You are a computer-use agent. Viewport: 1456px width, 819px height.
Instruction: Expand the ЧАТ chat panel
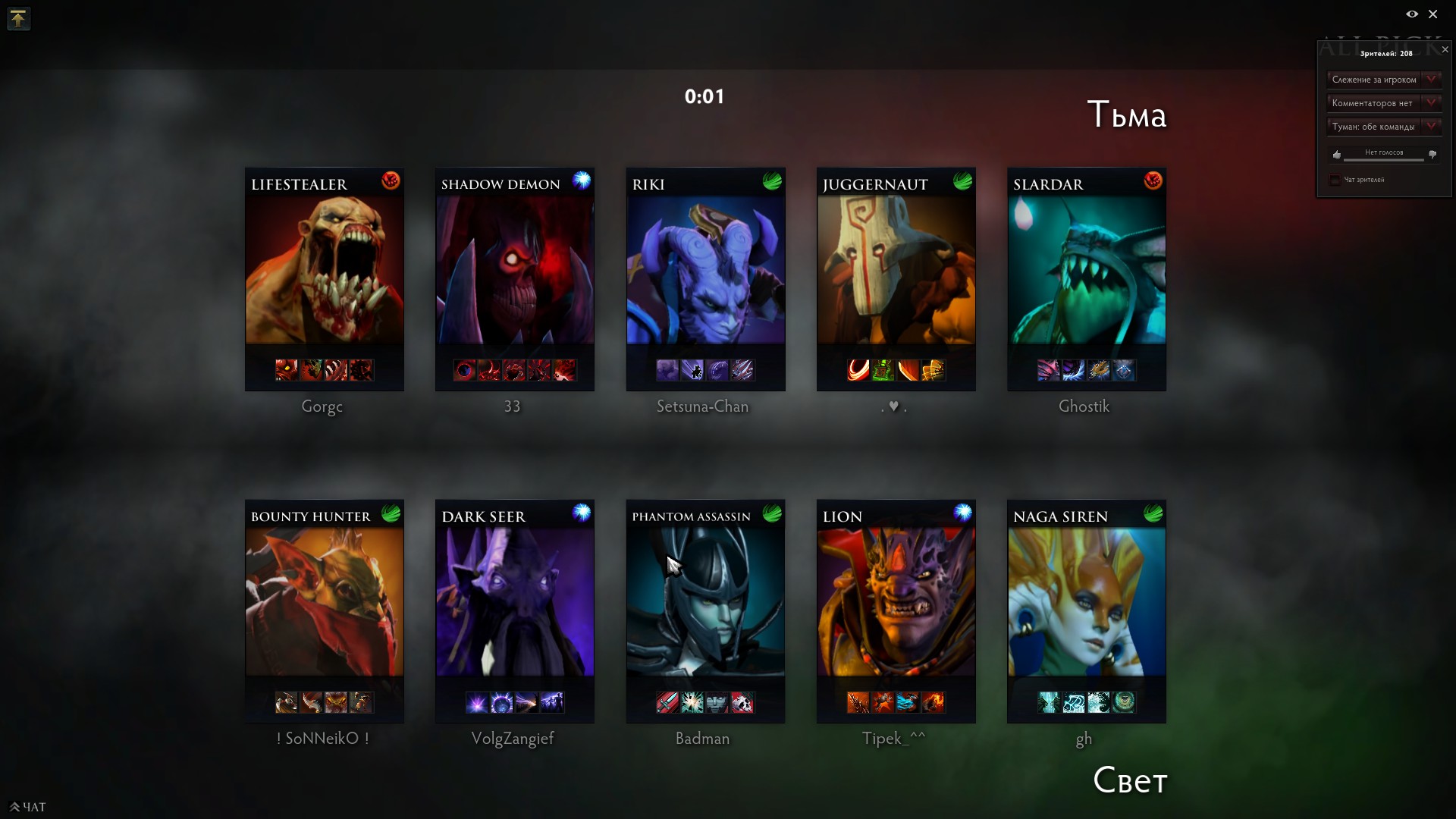(x=27, y=807)
